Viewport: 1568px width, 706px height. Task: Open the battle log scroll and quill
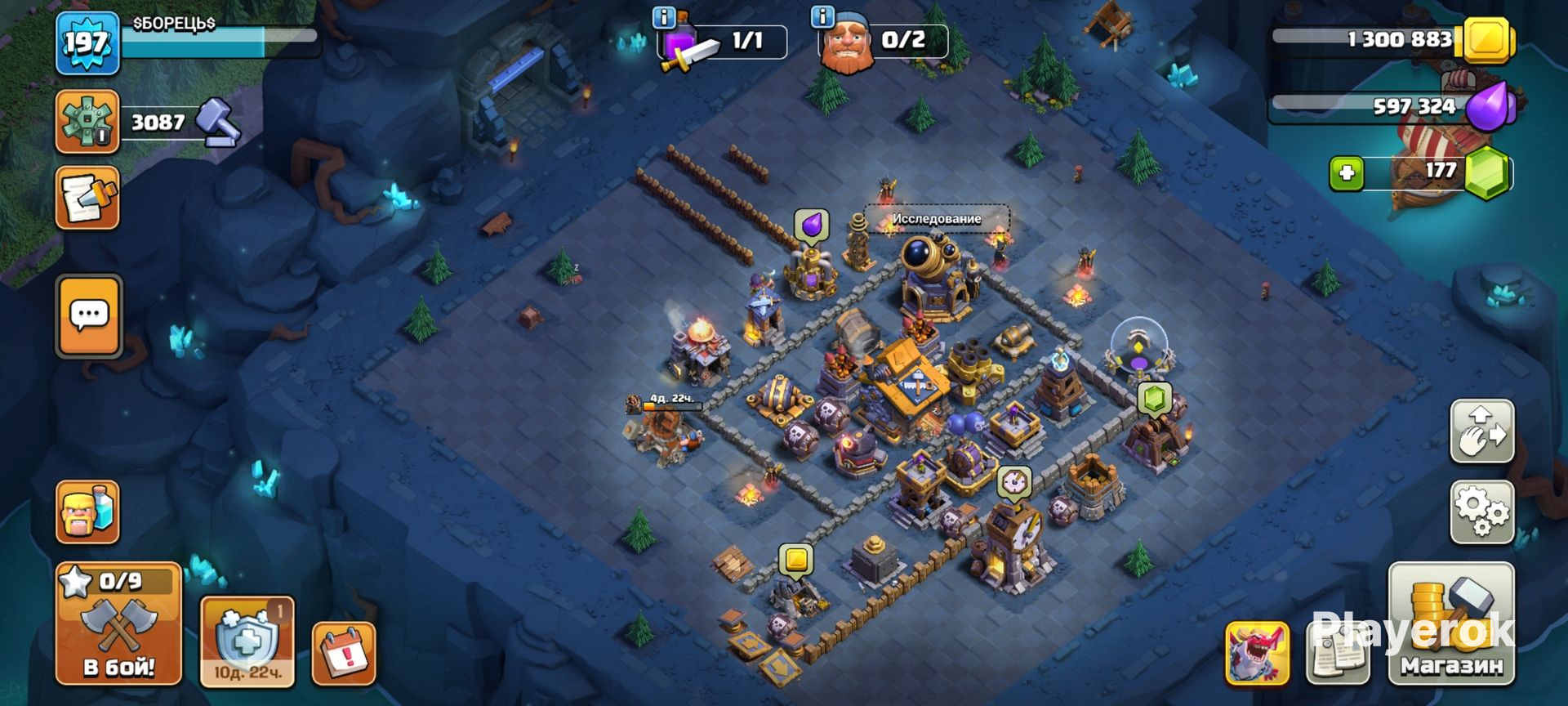pos(87,198)
